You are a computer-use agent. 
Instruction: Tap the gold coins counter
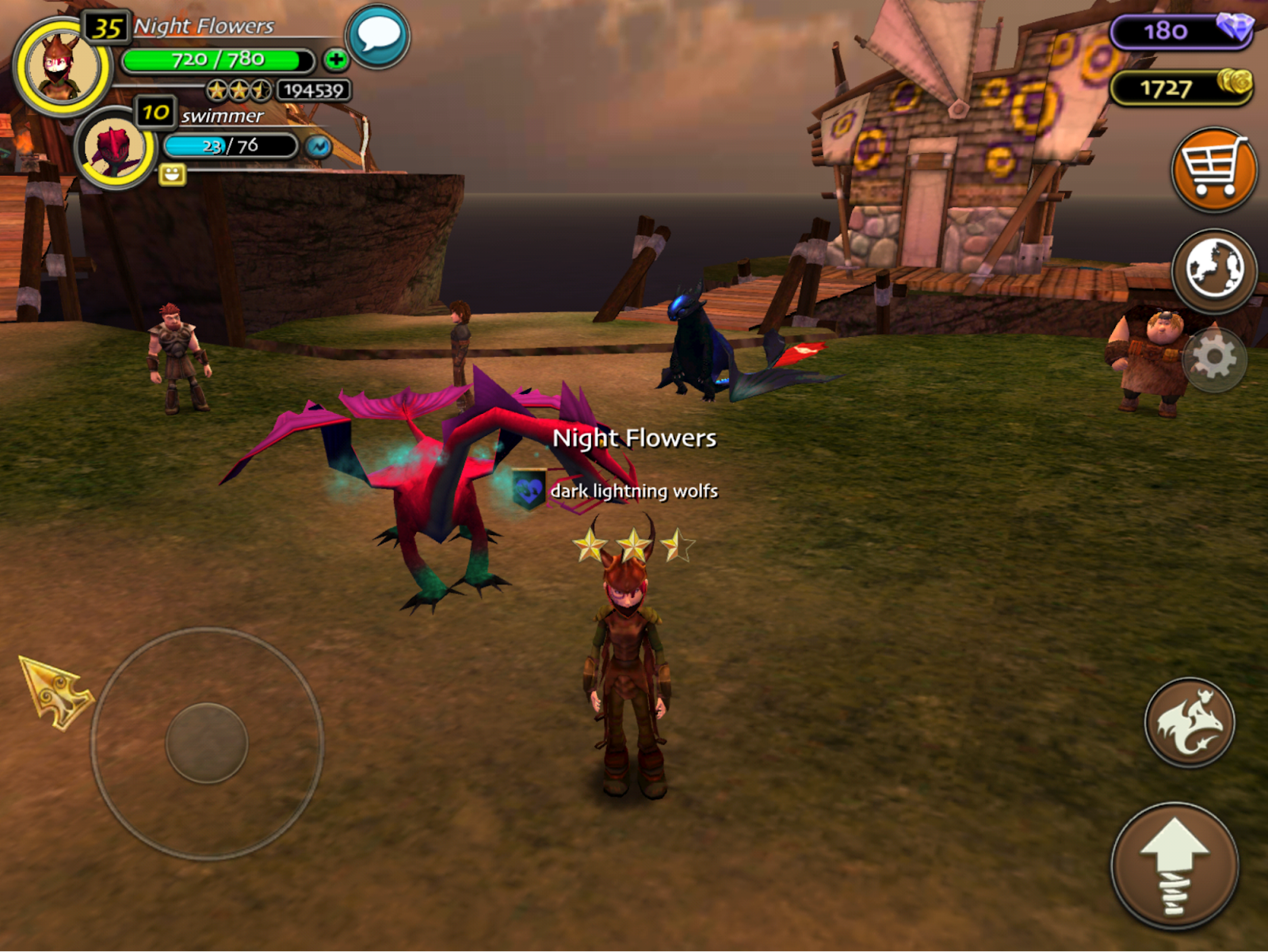[1181, 87]
